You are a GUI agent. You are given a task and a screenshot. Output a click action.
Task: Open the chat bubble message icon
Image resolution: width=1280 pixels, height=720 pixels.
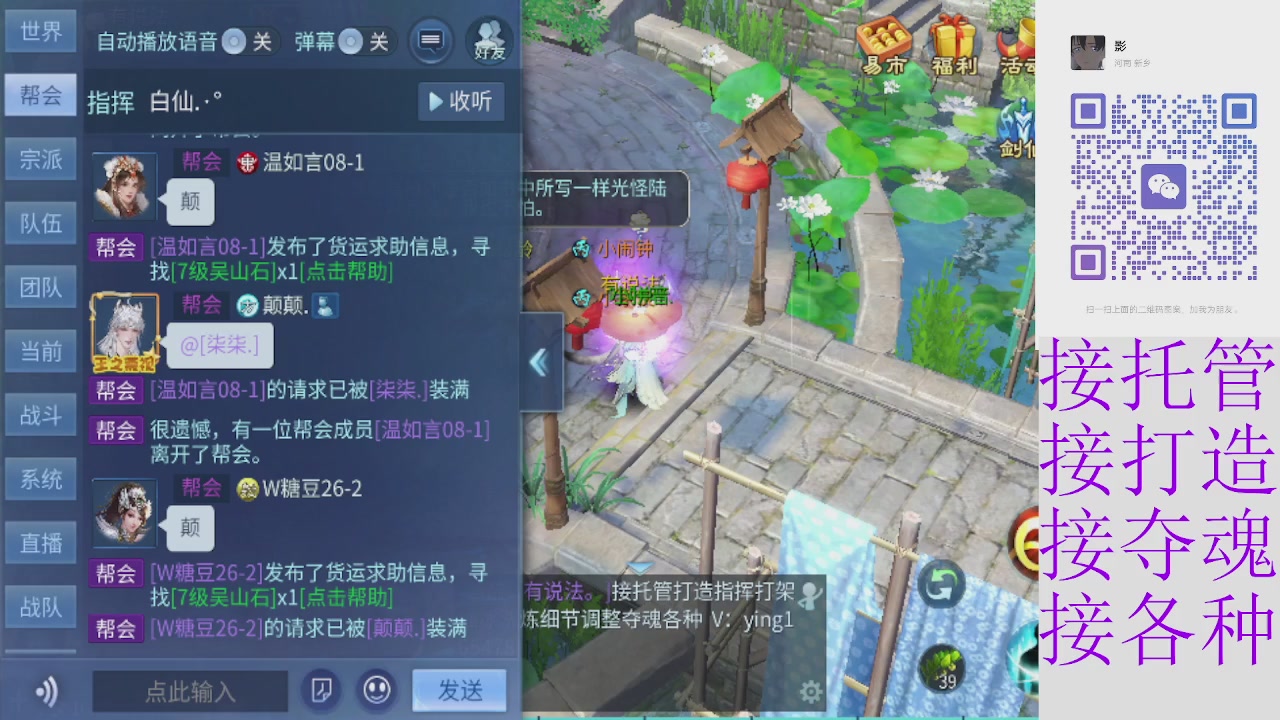431,42
